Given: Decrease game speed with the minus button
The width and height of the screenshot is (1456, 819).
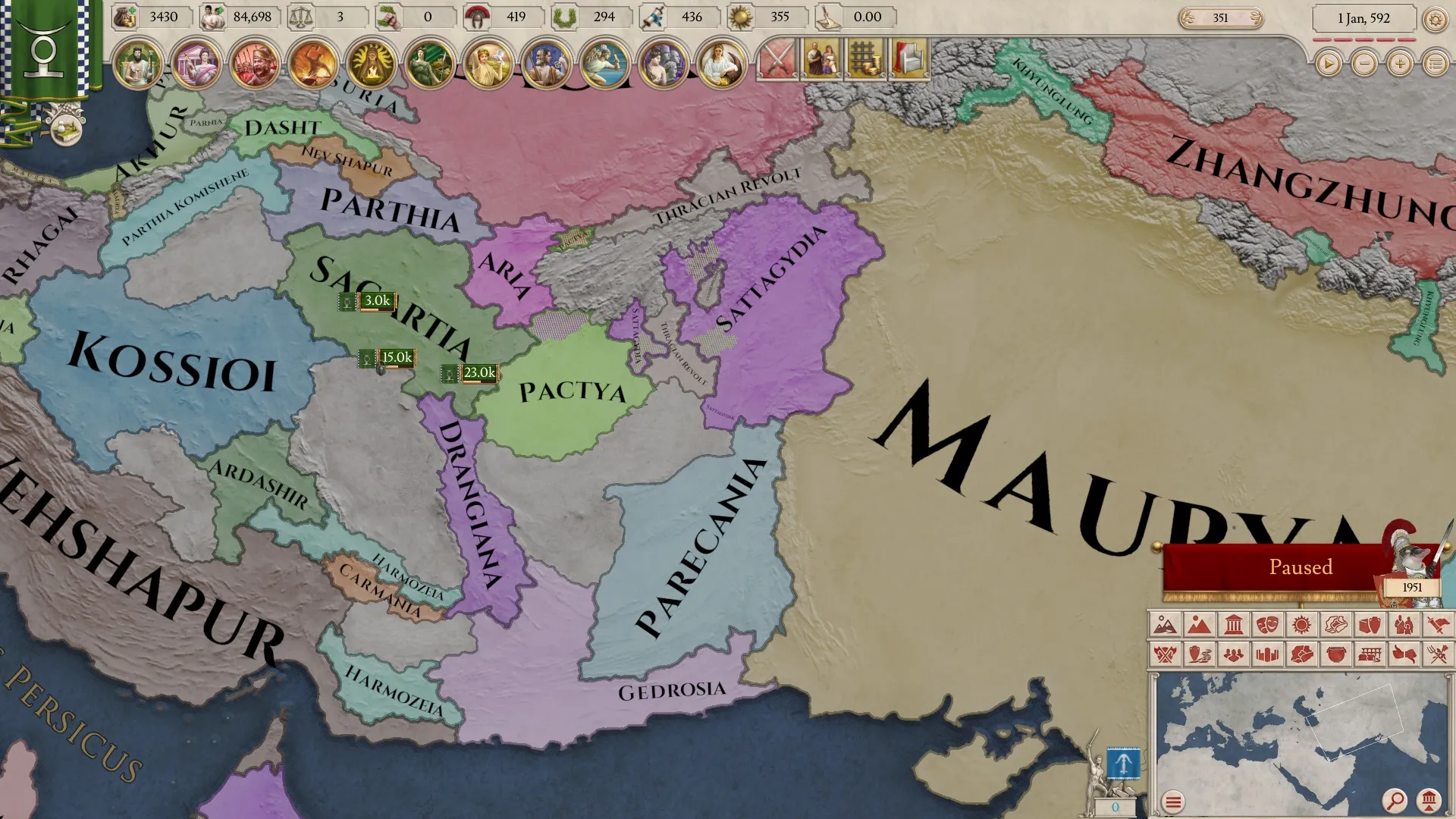Looking at the screenshot, I should (1364, 64).
